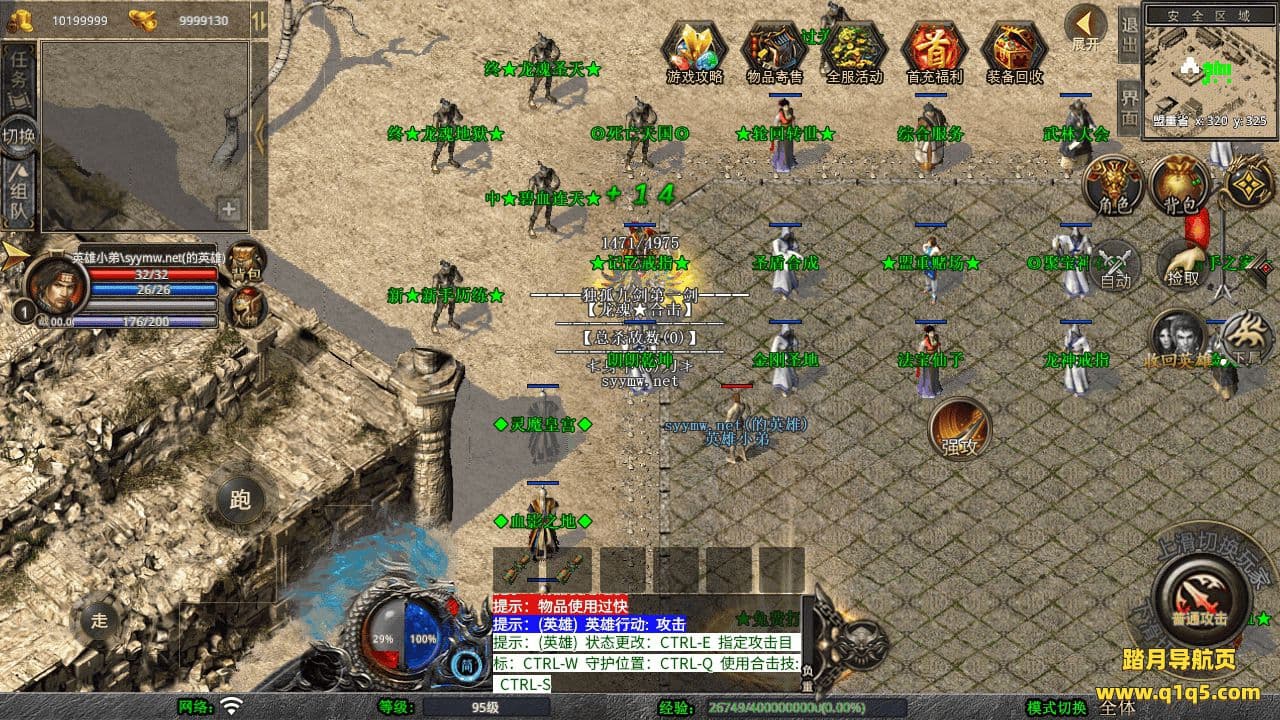
Task: Switch to the 组队 team tab
Action: tap(19, 193)
